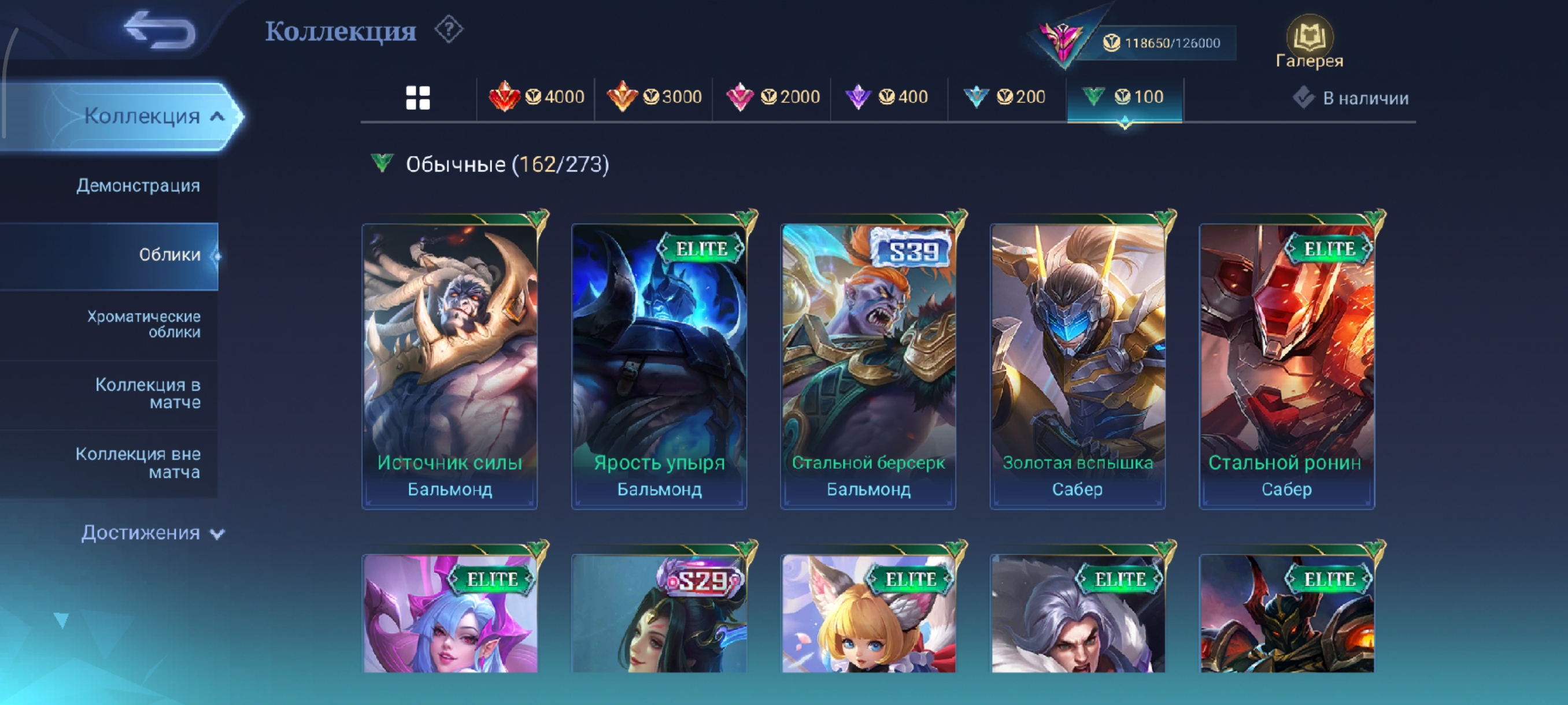Expand the Достижения section
Viewport: 1568px width, 705px height.
coord(152,533)
